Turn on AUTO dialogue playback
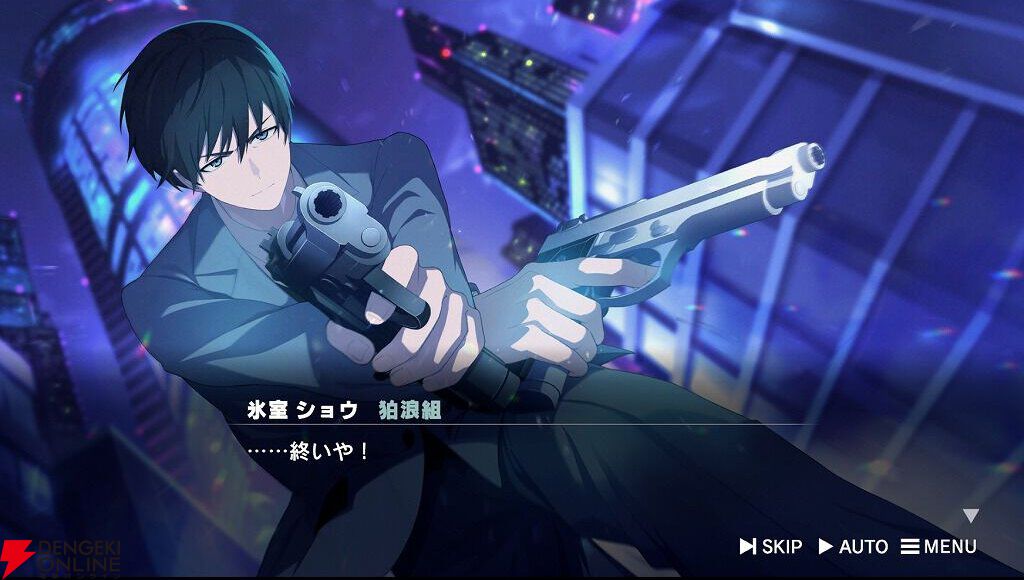1024x580 pixels. 853,546
